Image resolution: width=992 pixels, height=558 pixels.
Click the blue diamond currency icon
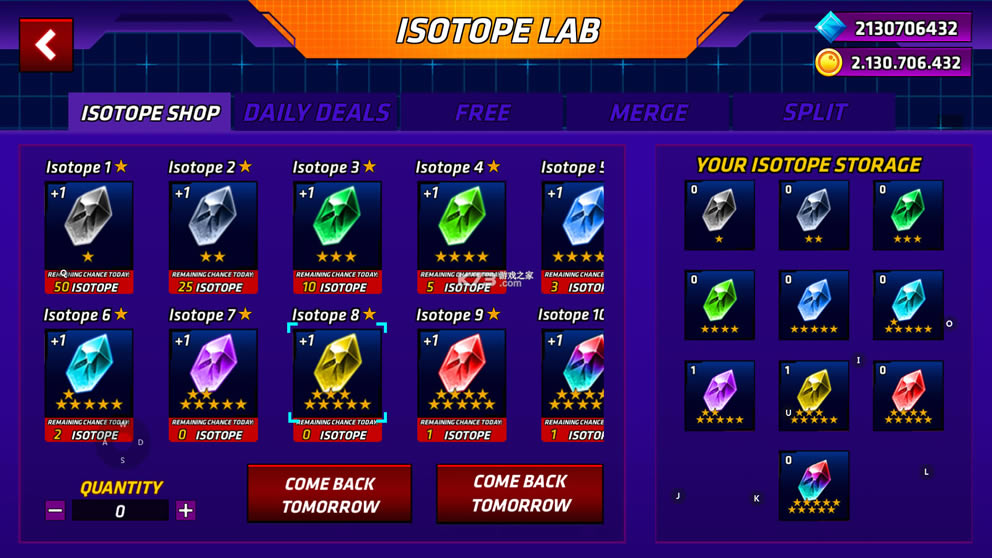[x=829, y=27]
